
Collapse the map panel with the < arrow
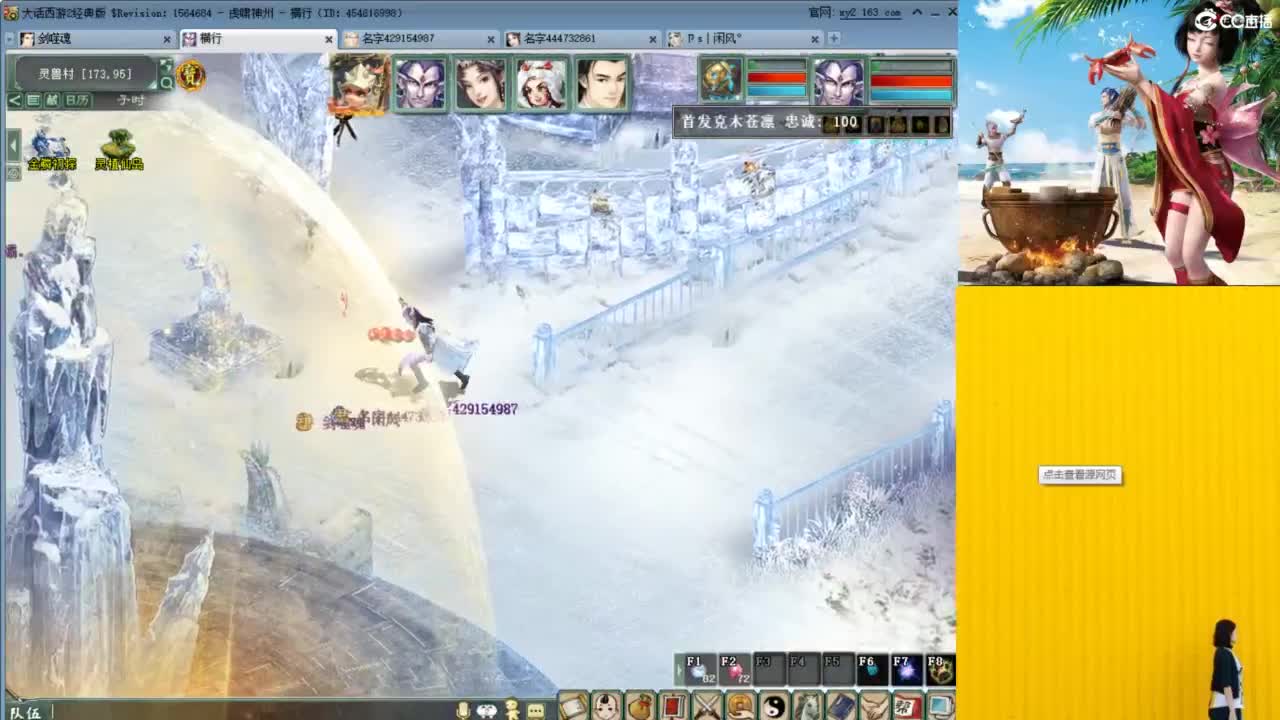coord(12,100)
